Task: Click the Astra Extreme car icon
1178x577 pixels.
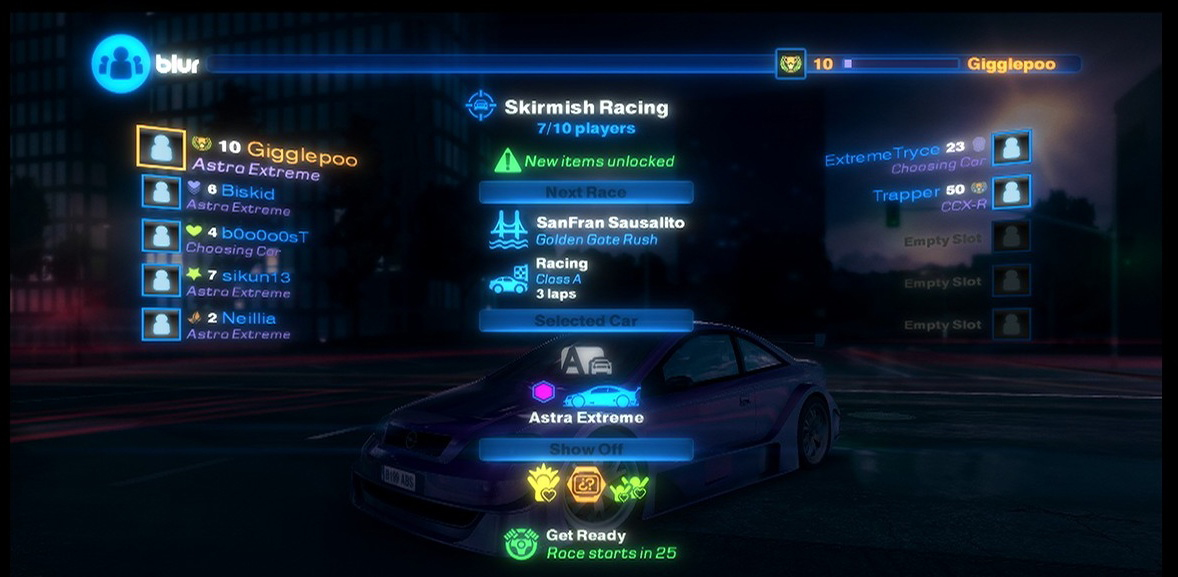Action: [x=602, y=393]
